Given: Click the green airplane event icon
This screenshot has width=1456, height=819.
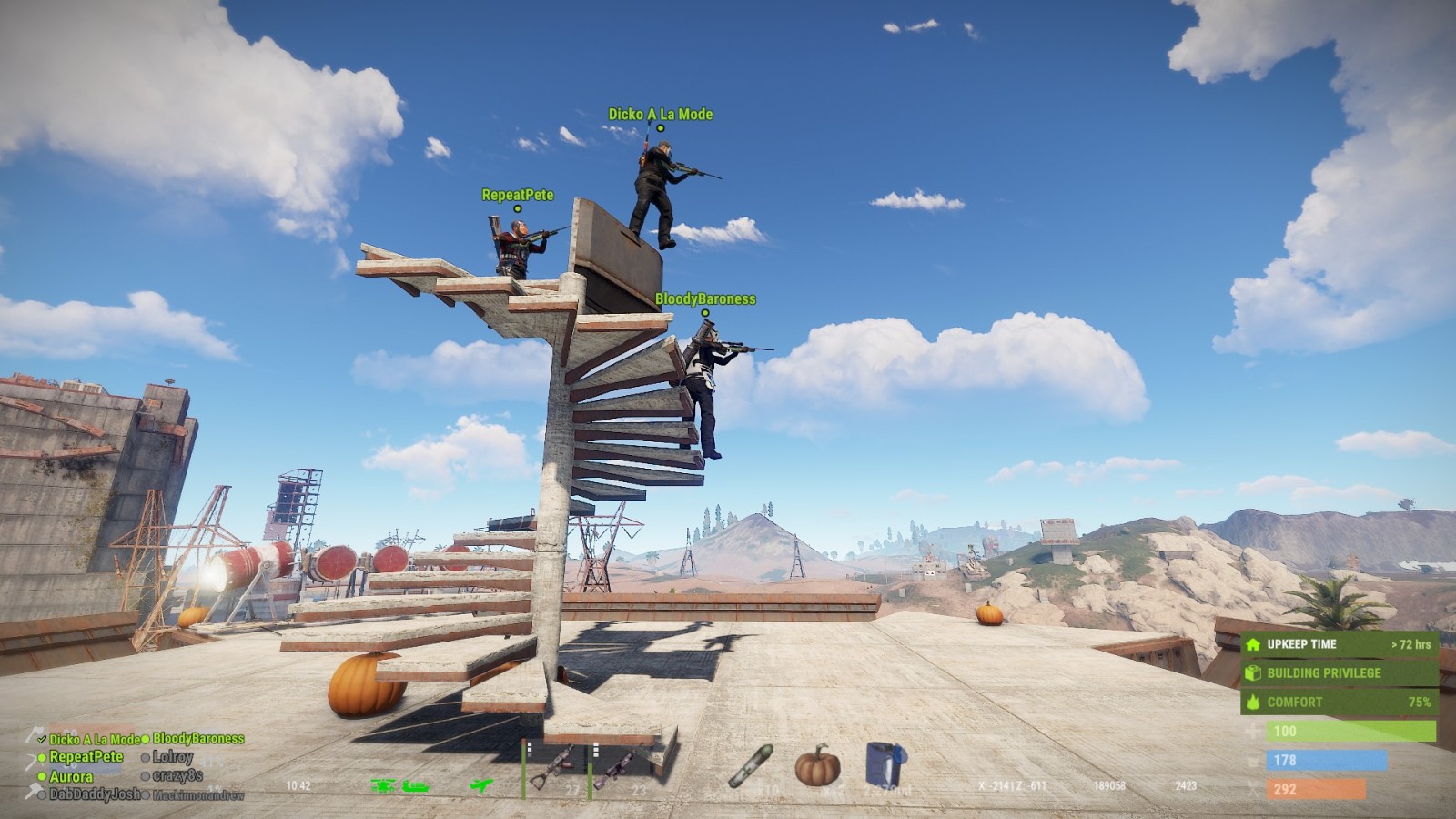Looking at the screenshot, I should pos(481,785).
